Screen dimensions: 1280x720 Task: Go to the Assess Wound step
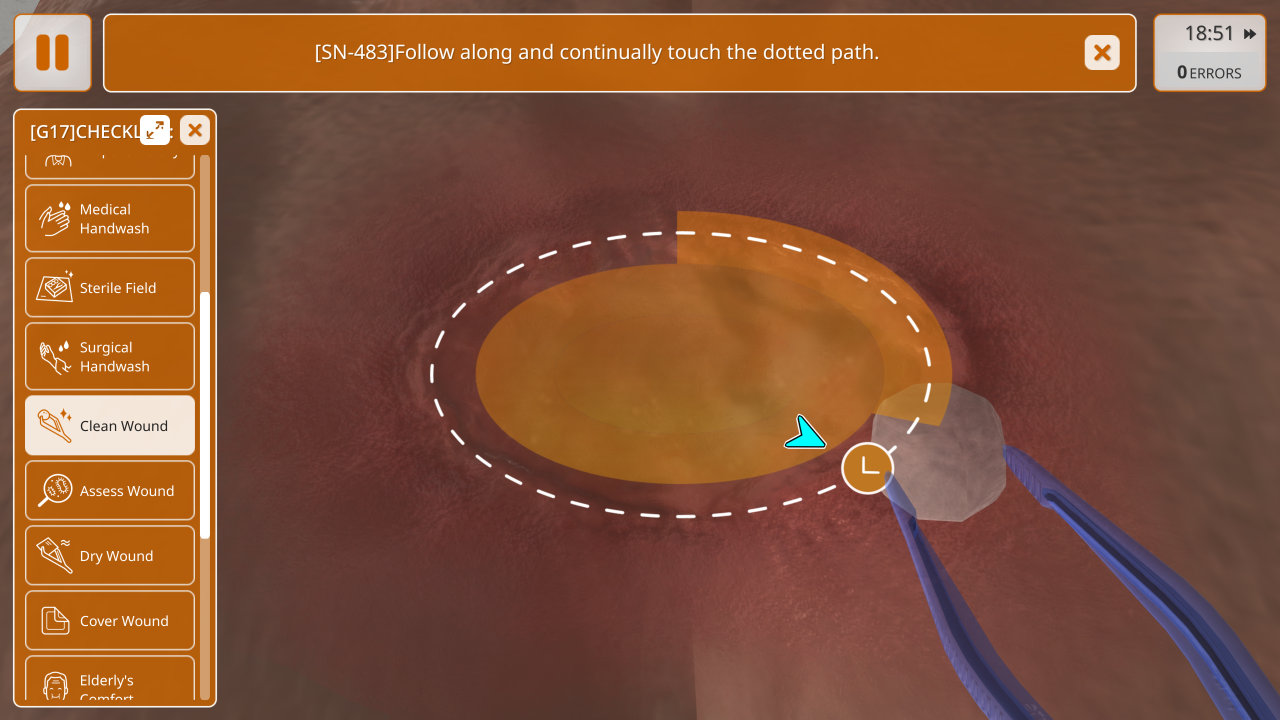click(110, 490)
